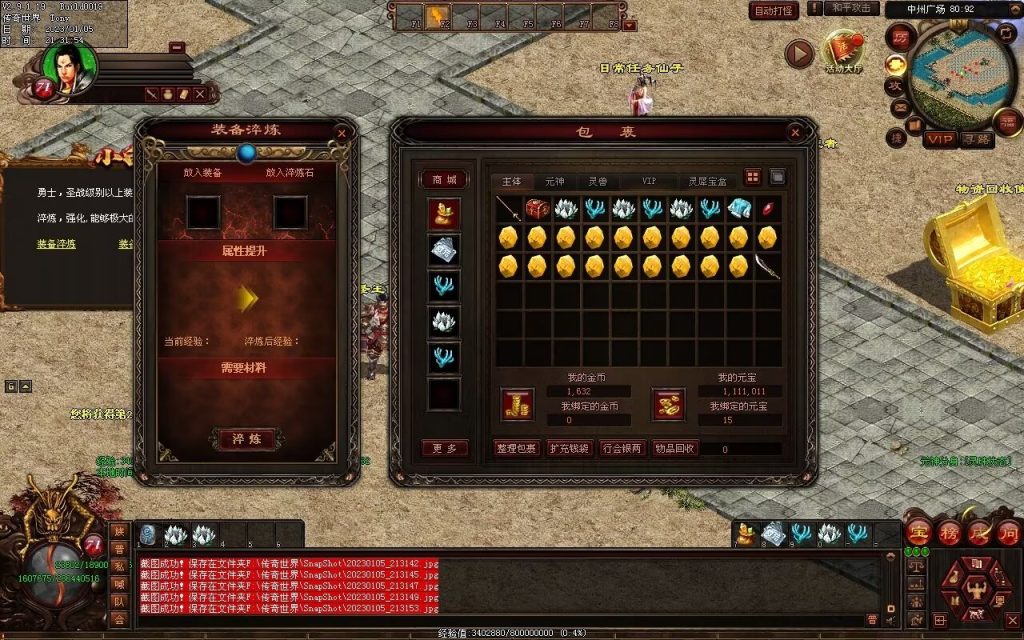This screenshot has height=640, width=1024.
Task: Switch to the 灵犀宝盒 tab
Action: (706, 181)
